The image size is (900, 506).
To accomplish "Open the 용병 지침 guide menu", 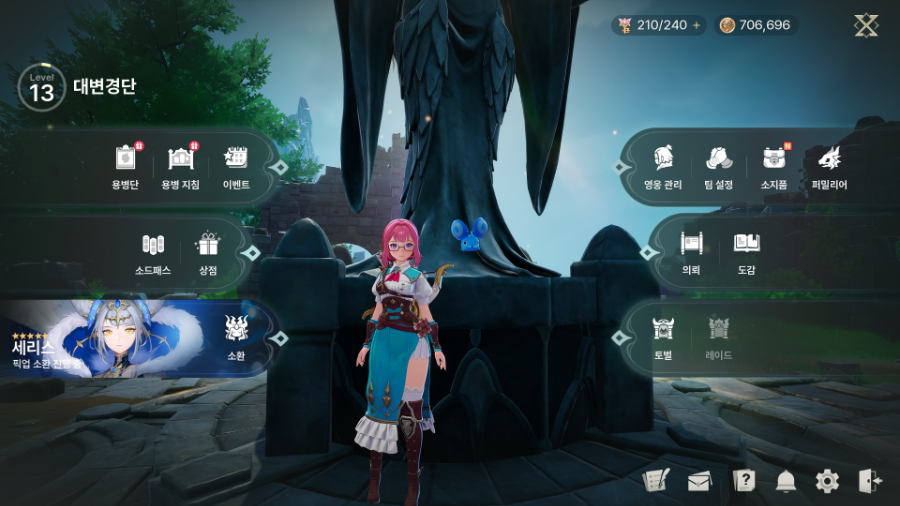I will click(x=180, y=166).
